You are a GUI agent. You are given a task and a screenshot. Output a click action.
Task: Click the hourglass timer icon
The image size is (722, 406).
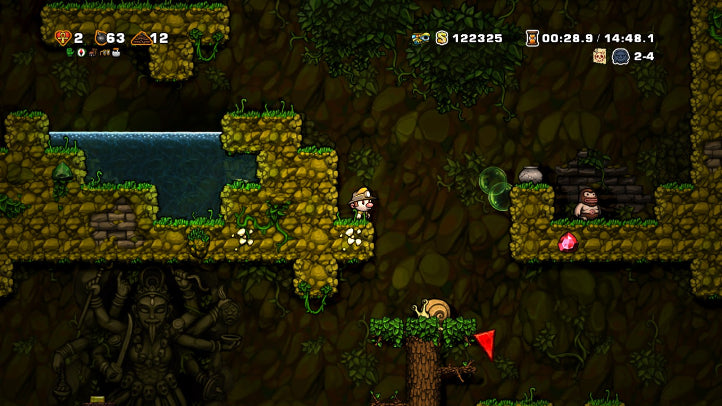(532, 38)
